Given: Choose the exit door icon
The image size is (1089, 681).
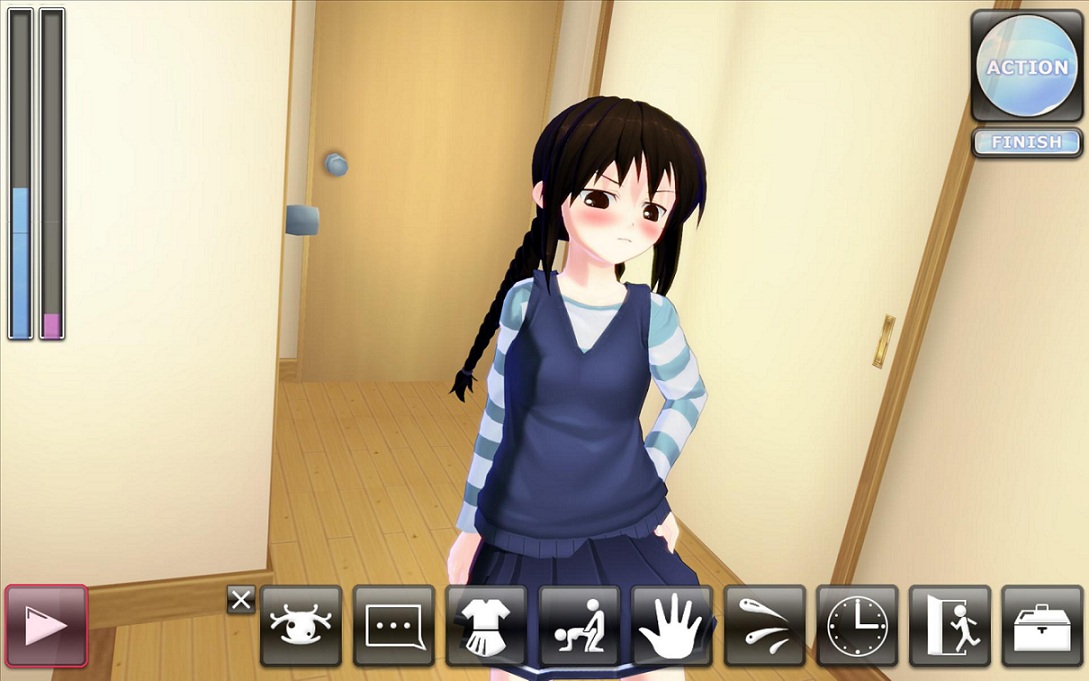Looking at the screenshot, I should 949,626.
